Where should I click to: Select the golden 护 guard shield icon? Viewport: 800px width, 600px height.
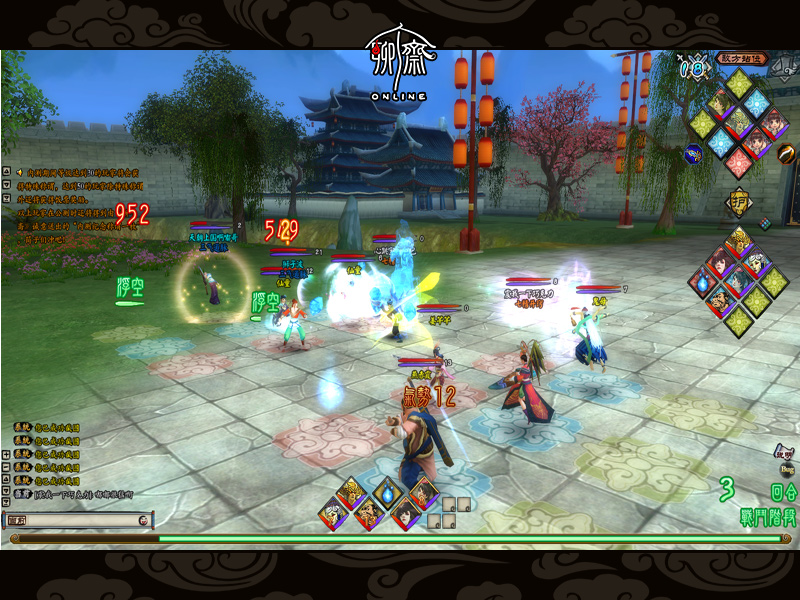[738, 201]
